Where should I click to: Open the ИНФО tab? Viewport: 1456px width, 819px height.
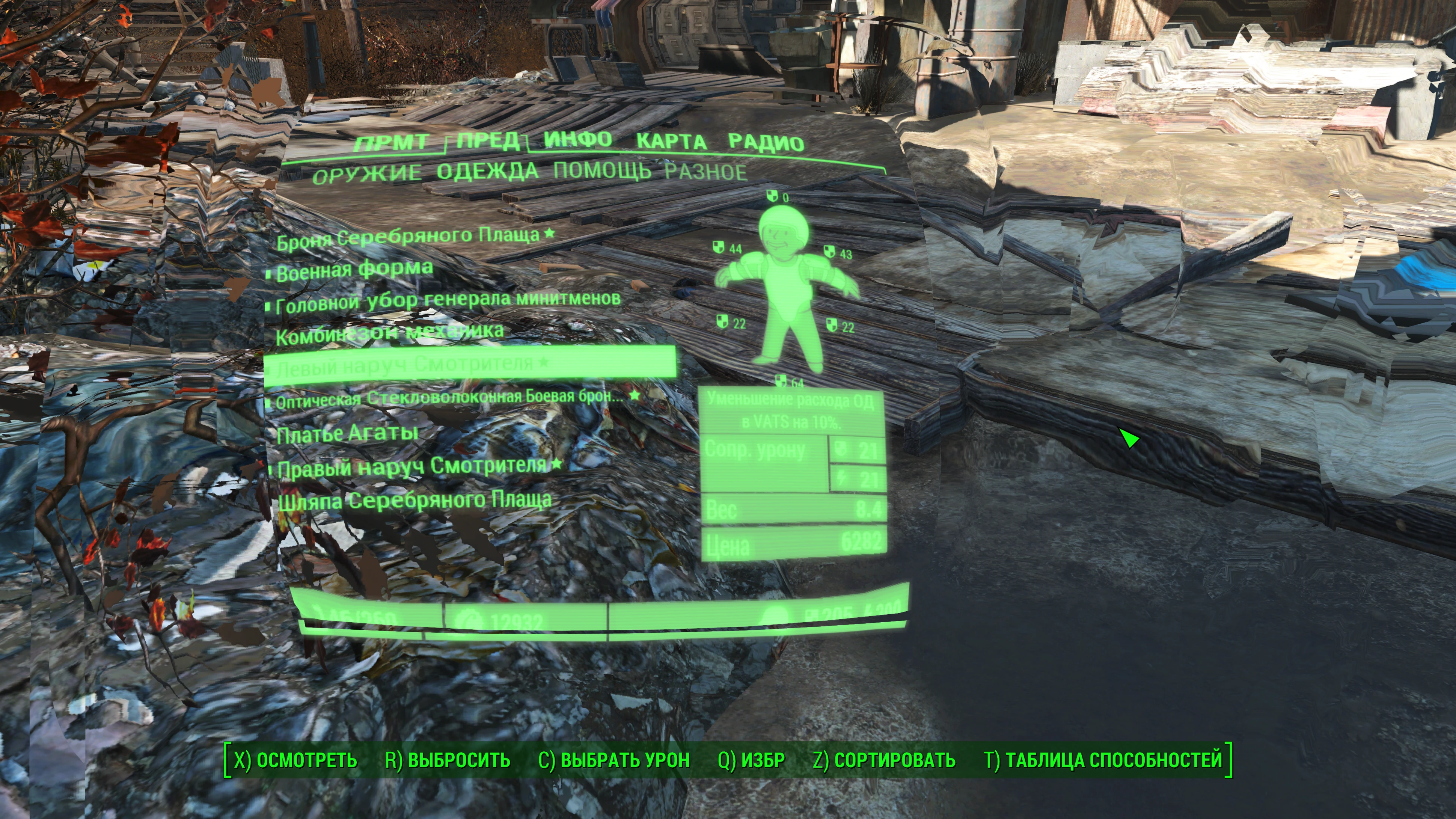(578, 139)
